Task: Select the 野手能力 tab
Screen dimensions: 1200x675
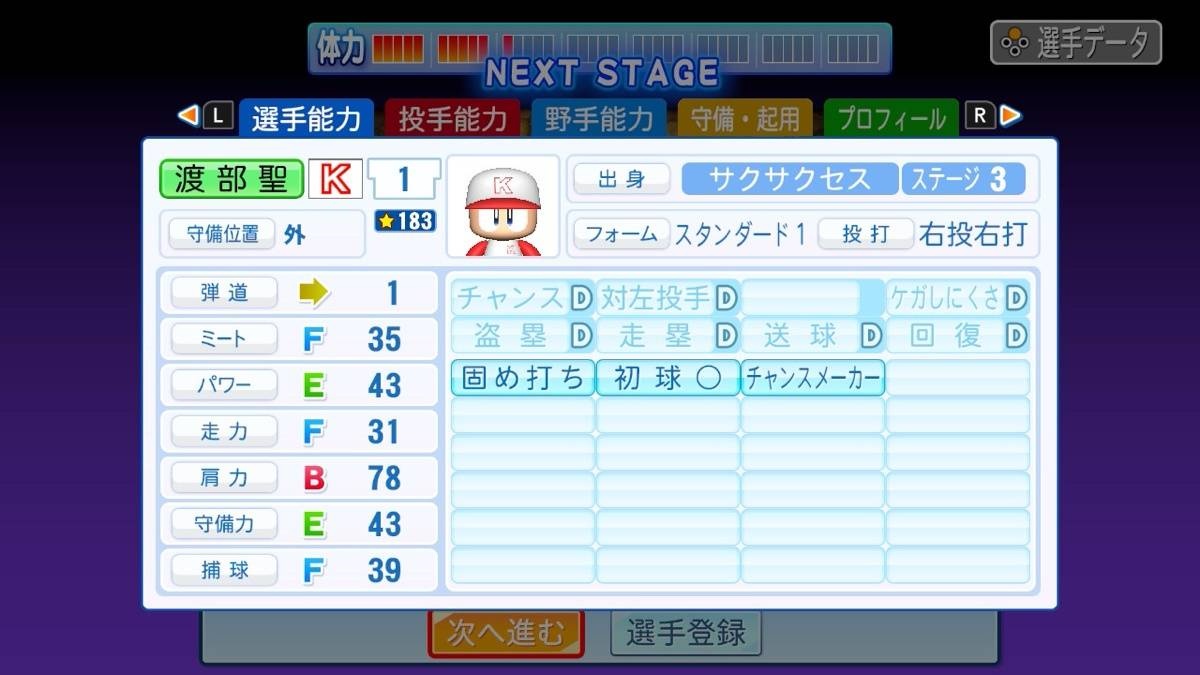Action: (599, 119)
